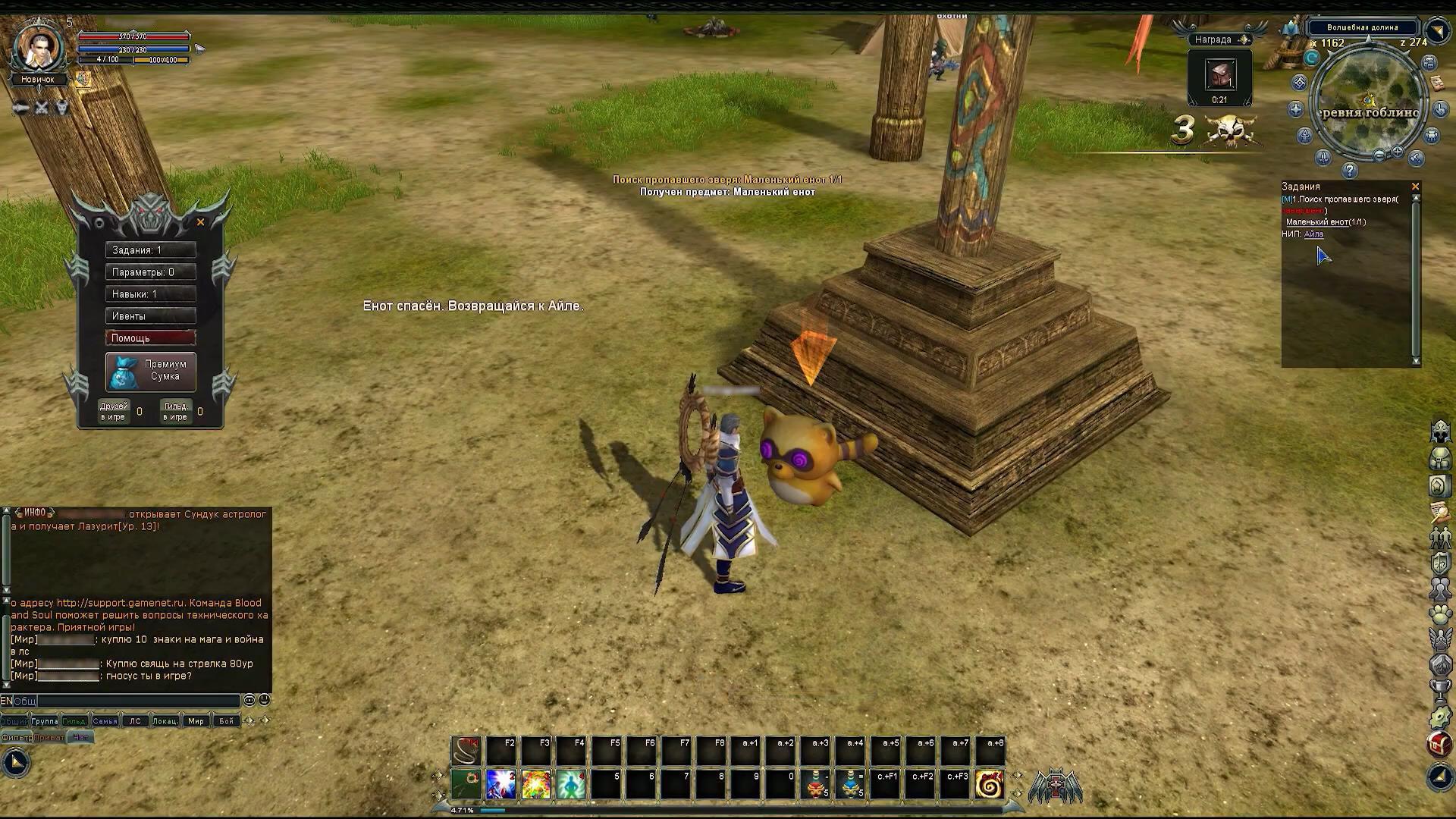The height and width of the screenshot is (819, 1456).
Task: Click the minimap question mark help button
Action: tap(1349, 171)
